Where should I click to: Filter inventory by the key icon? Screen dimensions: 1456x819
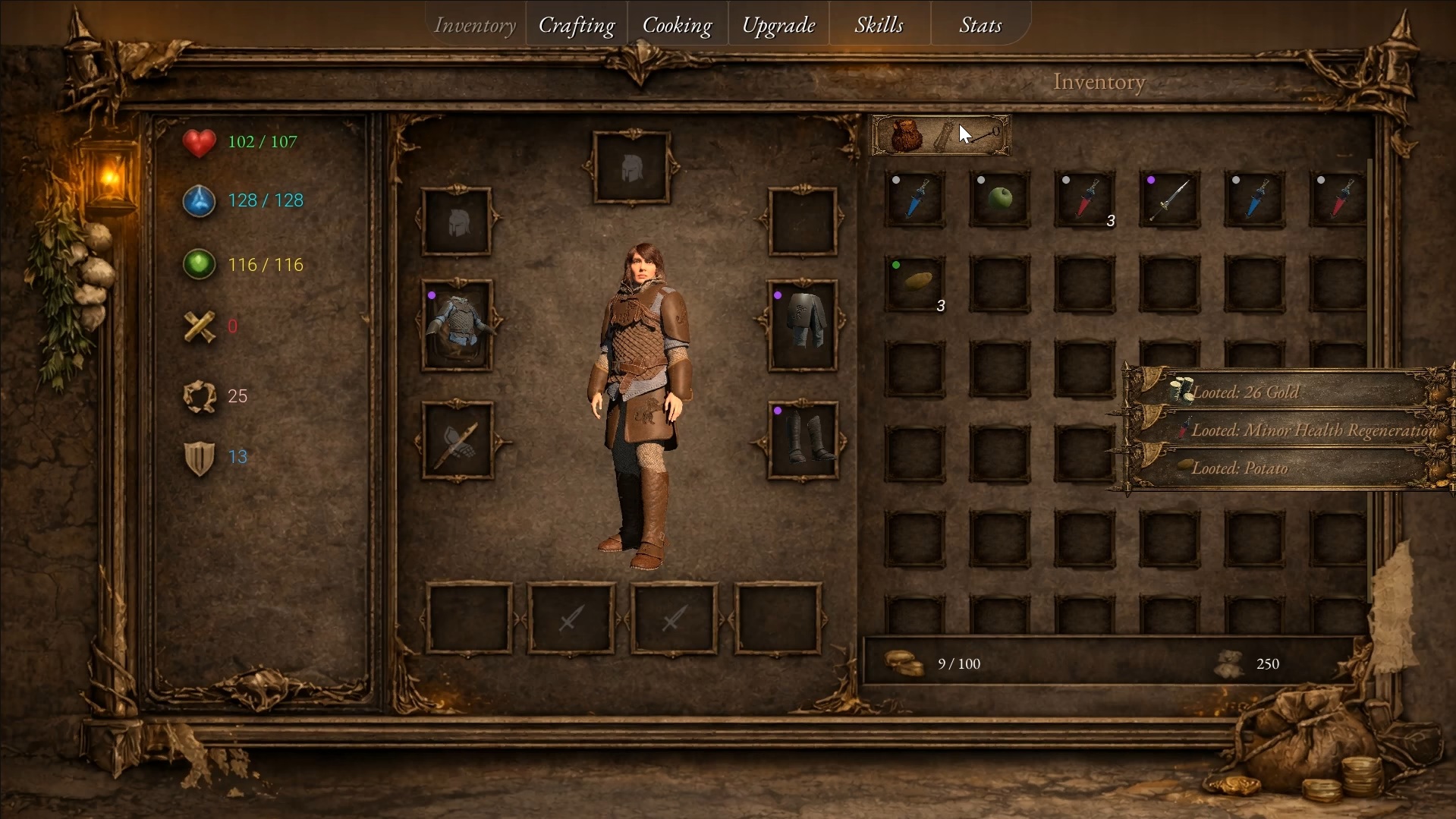(986, 136)
